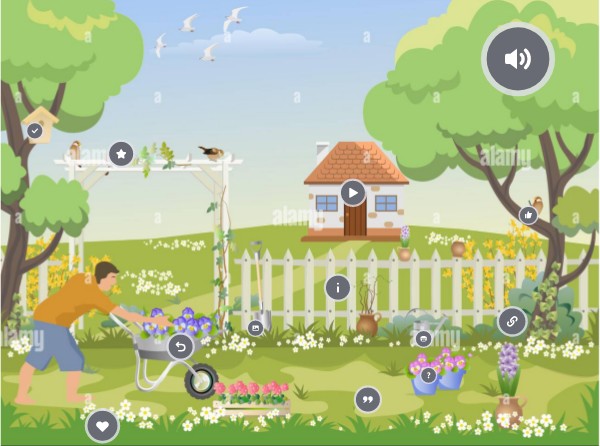Viewport: 600px width, 446px height.
Task: Open the checkmark hotspot on the birdhouse
Action: tap(35, 130)
